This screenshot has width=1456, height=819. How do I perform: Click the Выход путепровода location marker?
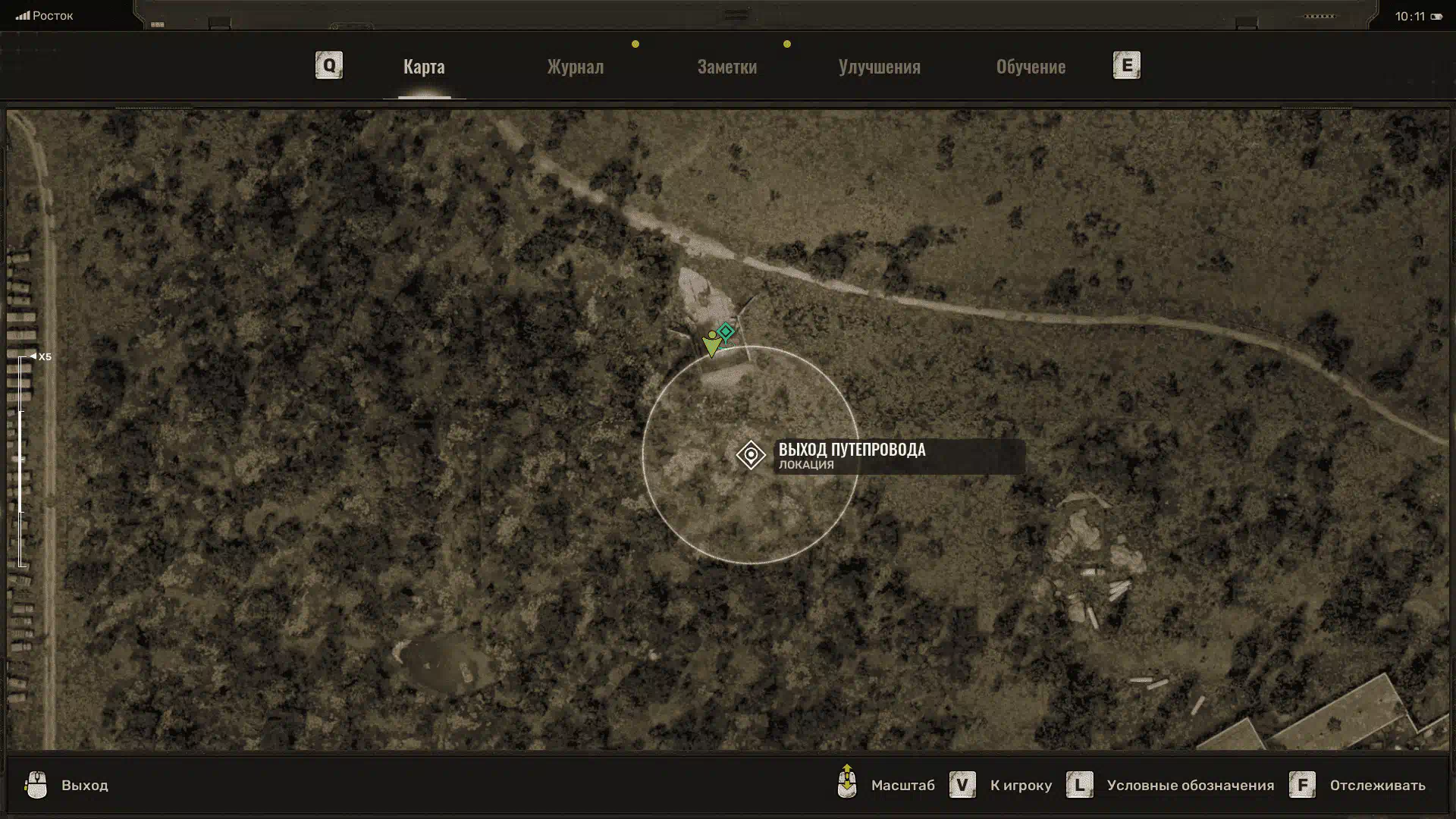coord(751,455)
